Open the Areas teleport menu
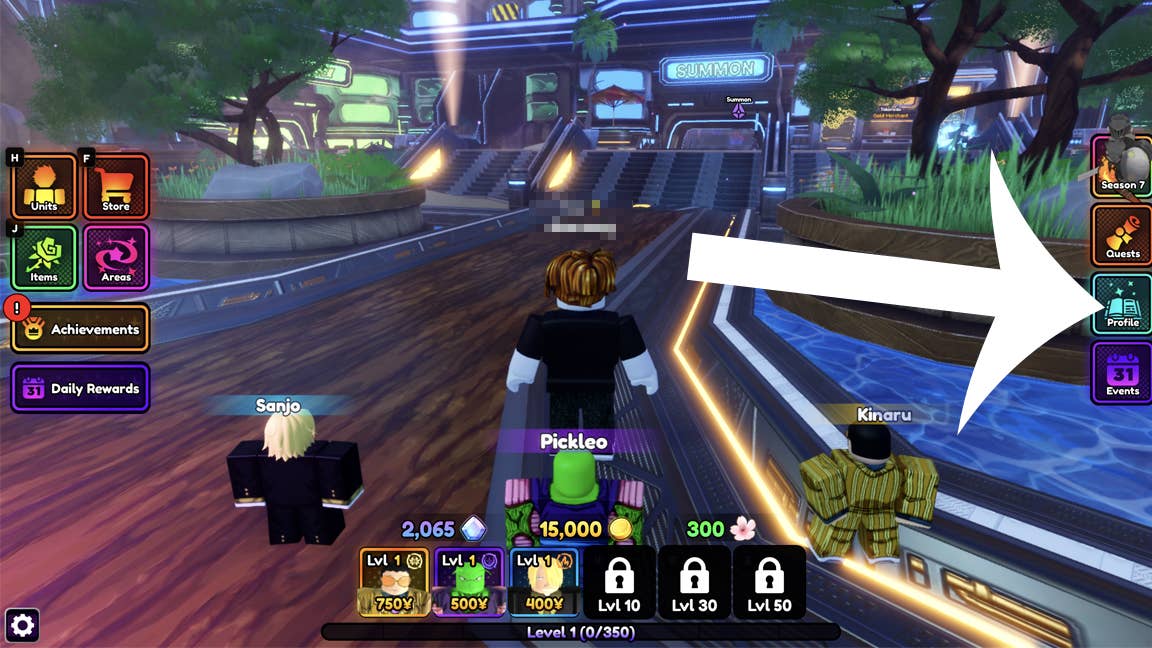This screenshot has width=1152, height=648. pos(116,257)
